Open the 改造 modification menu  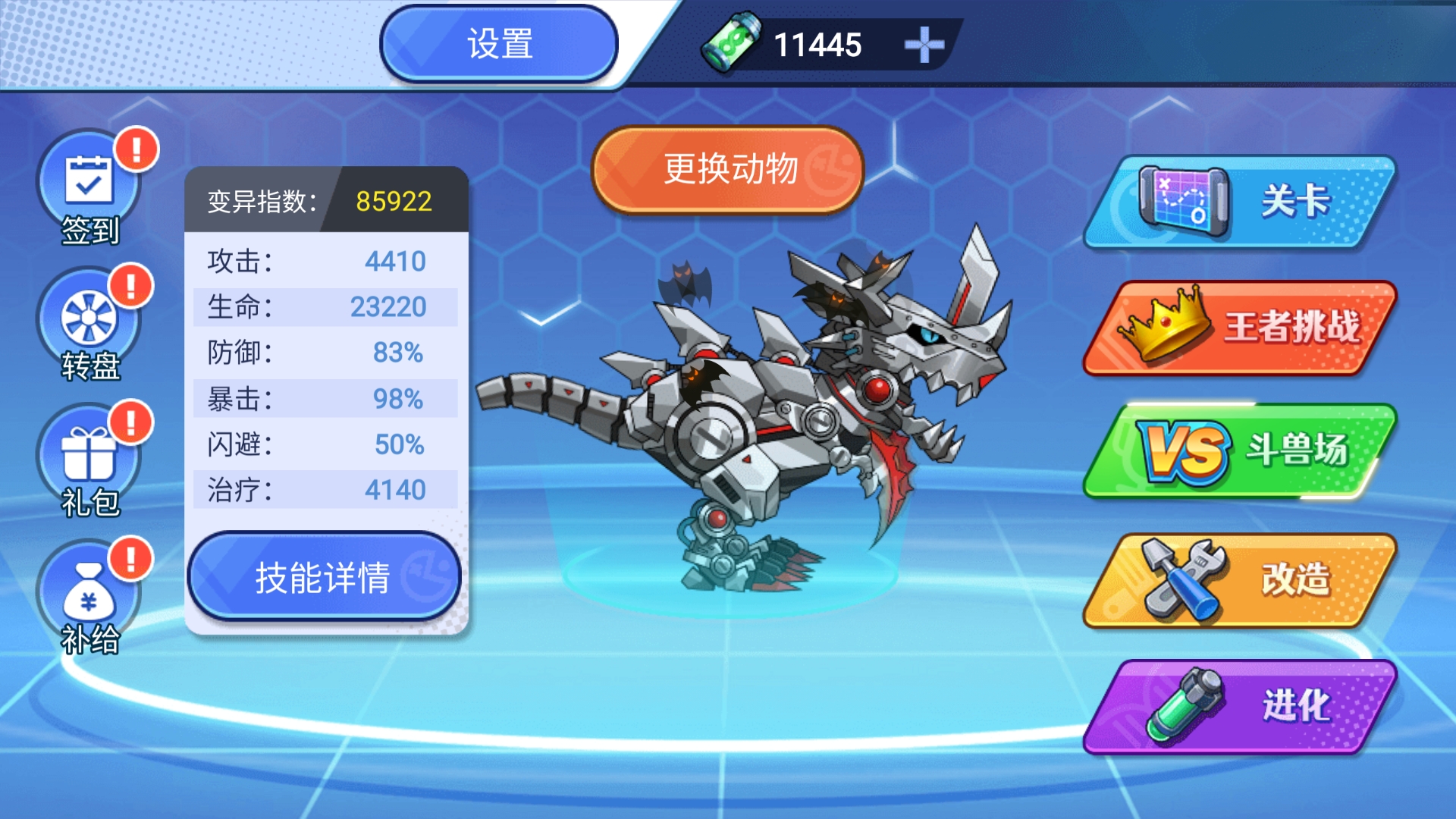click(x=1240, y=580)
